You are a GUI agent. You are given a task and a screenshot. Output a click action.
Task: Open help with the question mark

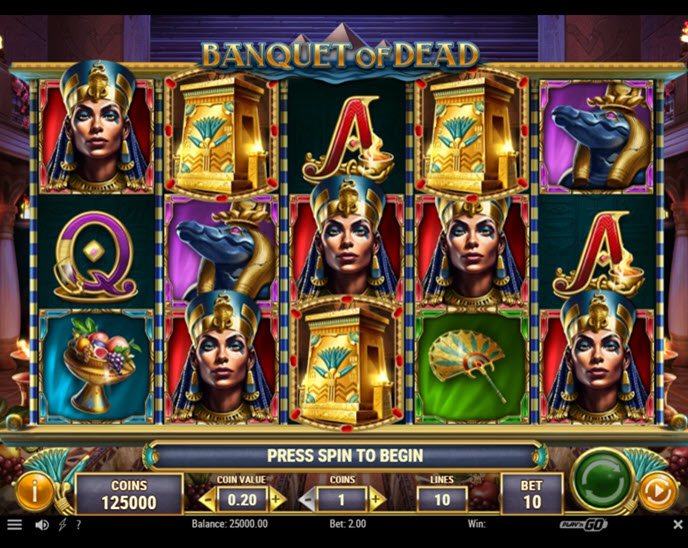pos(78,524)
